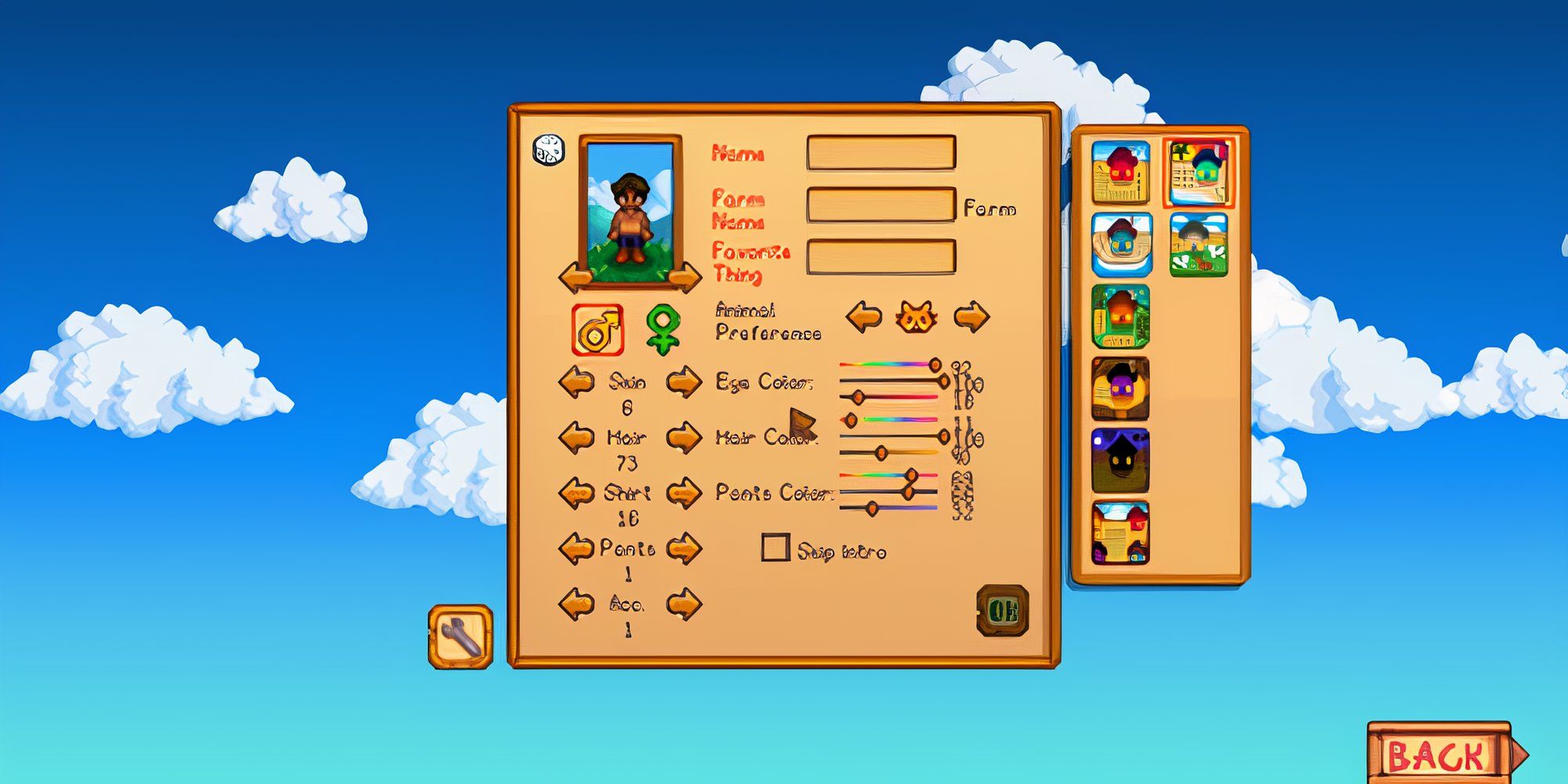Increase the Skin number
The height and width of the screenshot is (784, 1568).
[x=684, y=383]
